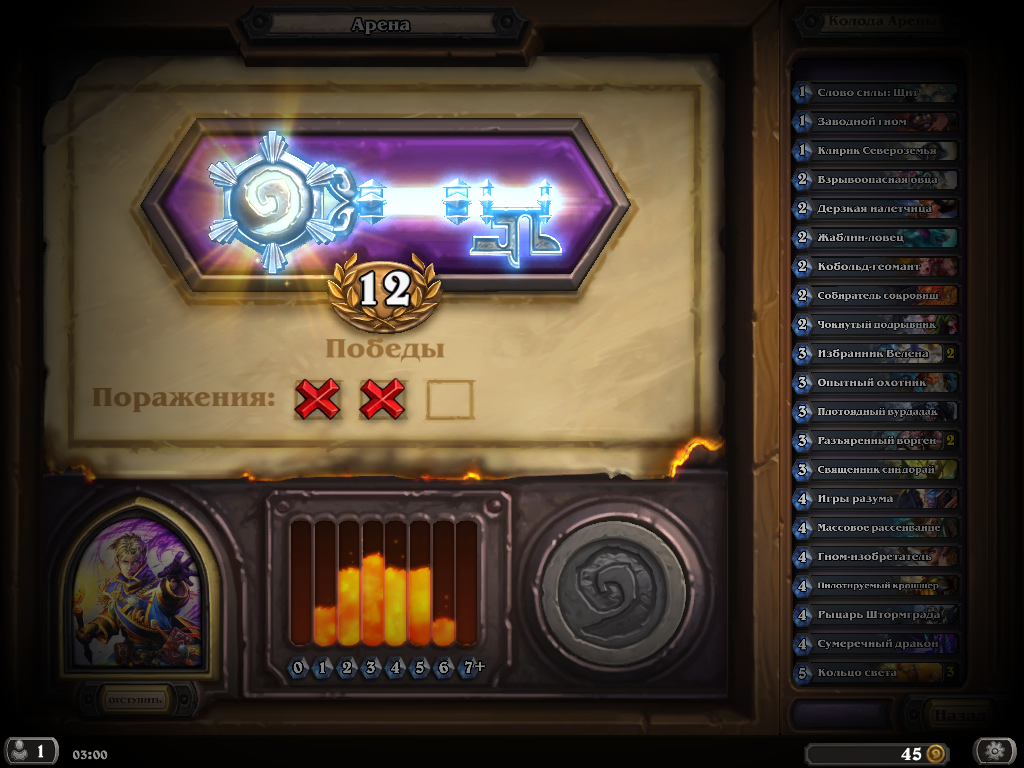Select the Anduin priest hero portrait

[137, 595]
